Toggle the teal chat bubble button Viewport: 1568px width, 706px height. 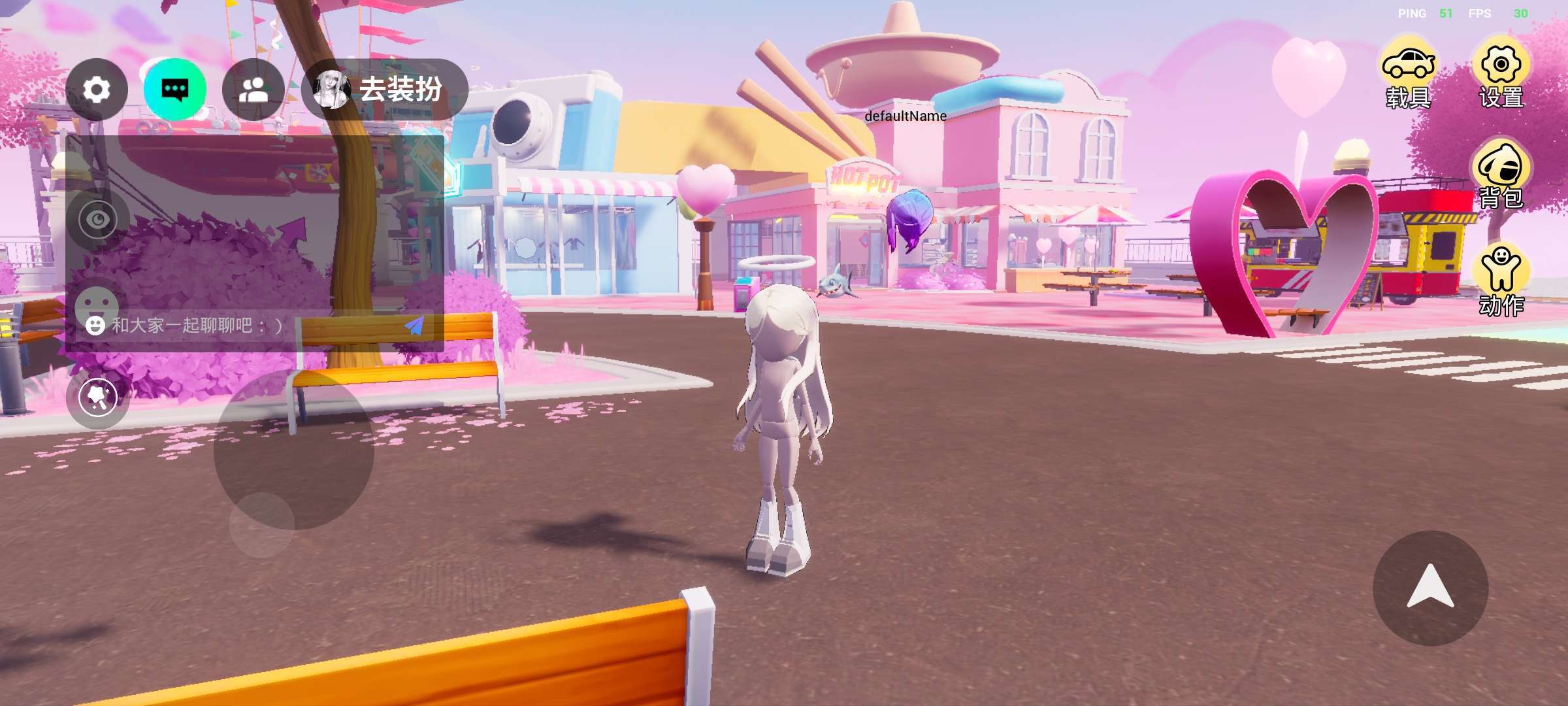[x=175, y=90]
